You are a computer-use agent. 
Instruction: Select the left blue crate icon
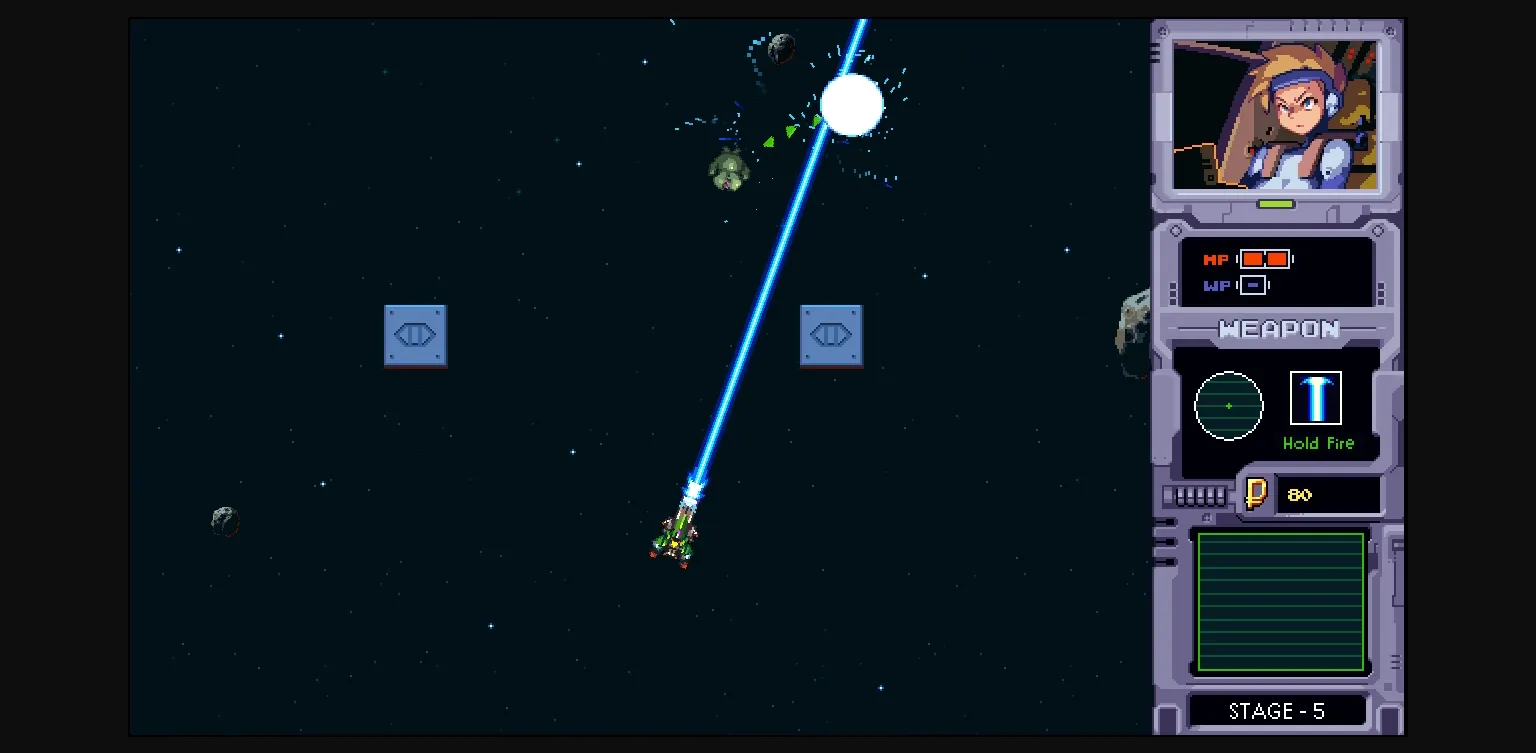pos(416,336)
